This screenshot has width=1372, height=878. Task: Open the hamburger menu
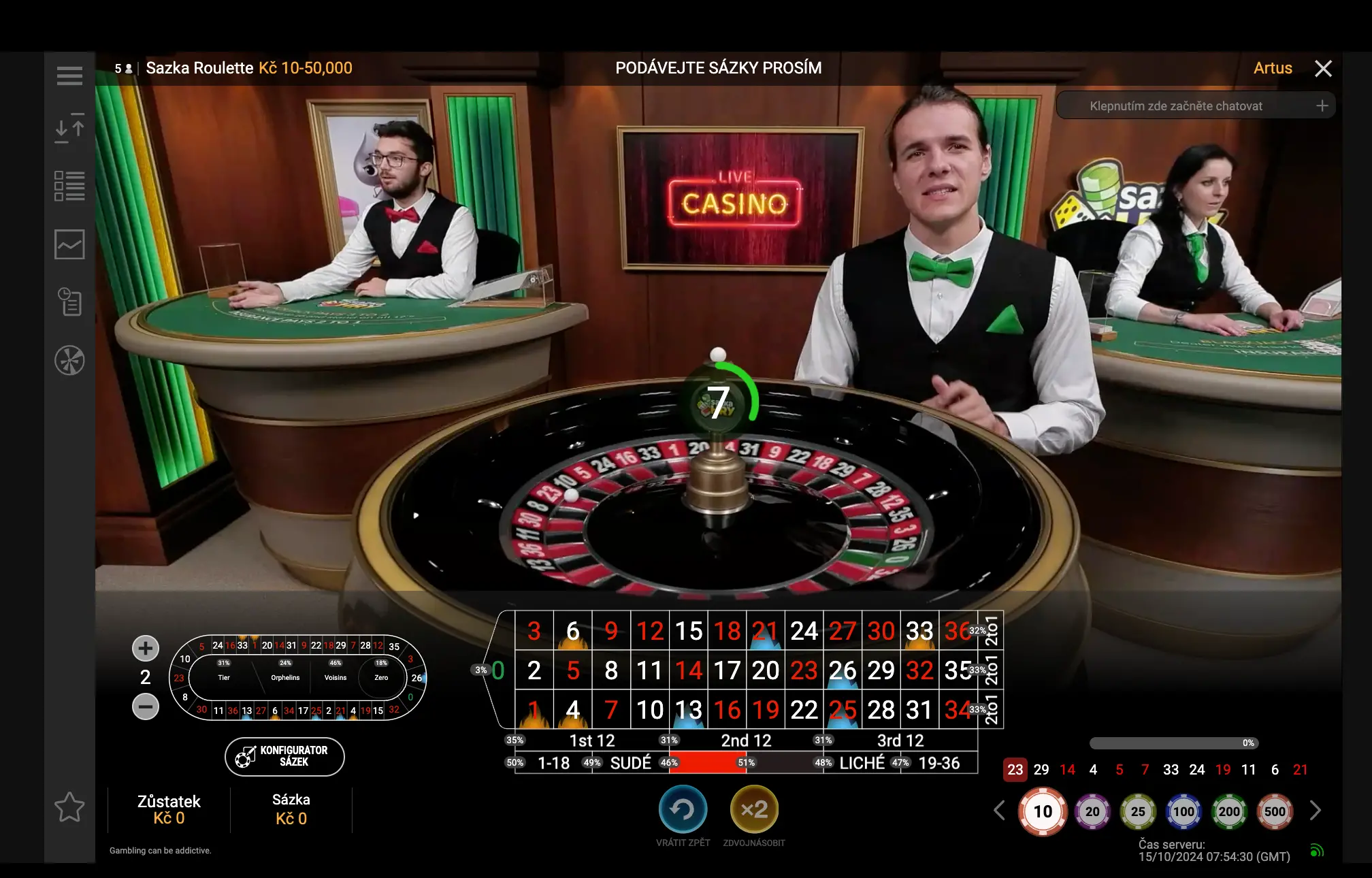pos(69,76)
